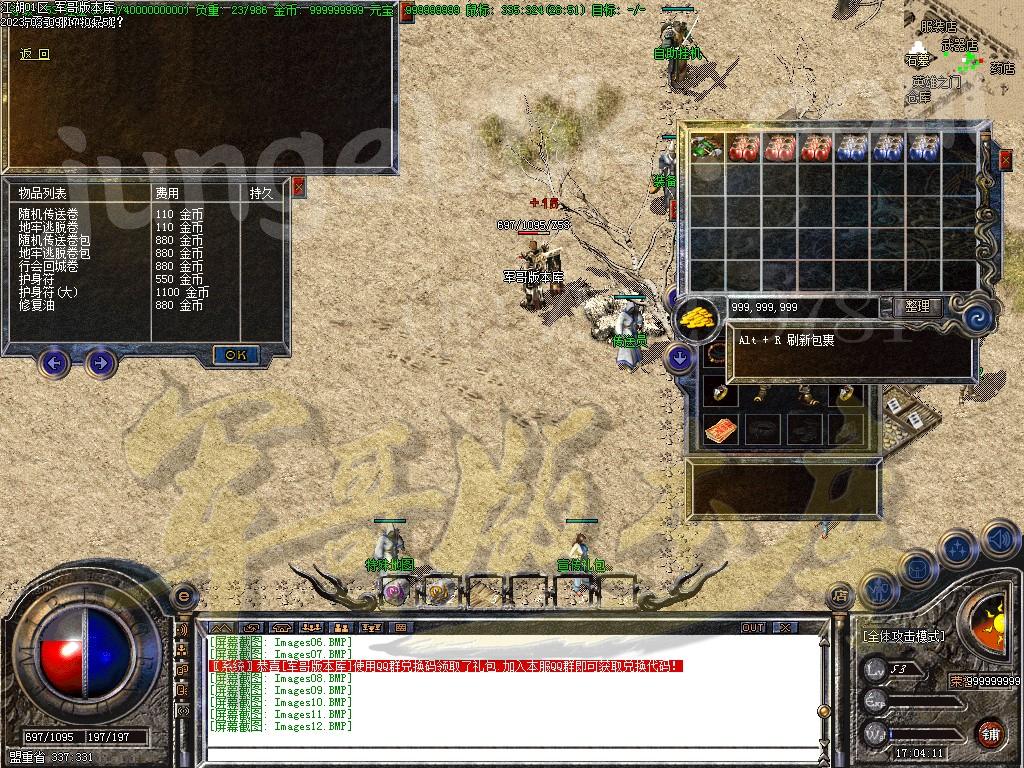This screenshot has width=1024, height=768.
Task: Select 行会回城卷 shop entry
Action: [x=48, y=267]
